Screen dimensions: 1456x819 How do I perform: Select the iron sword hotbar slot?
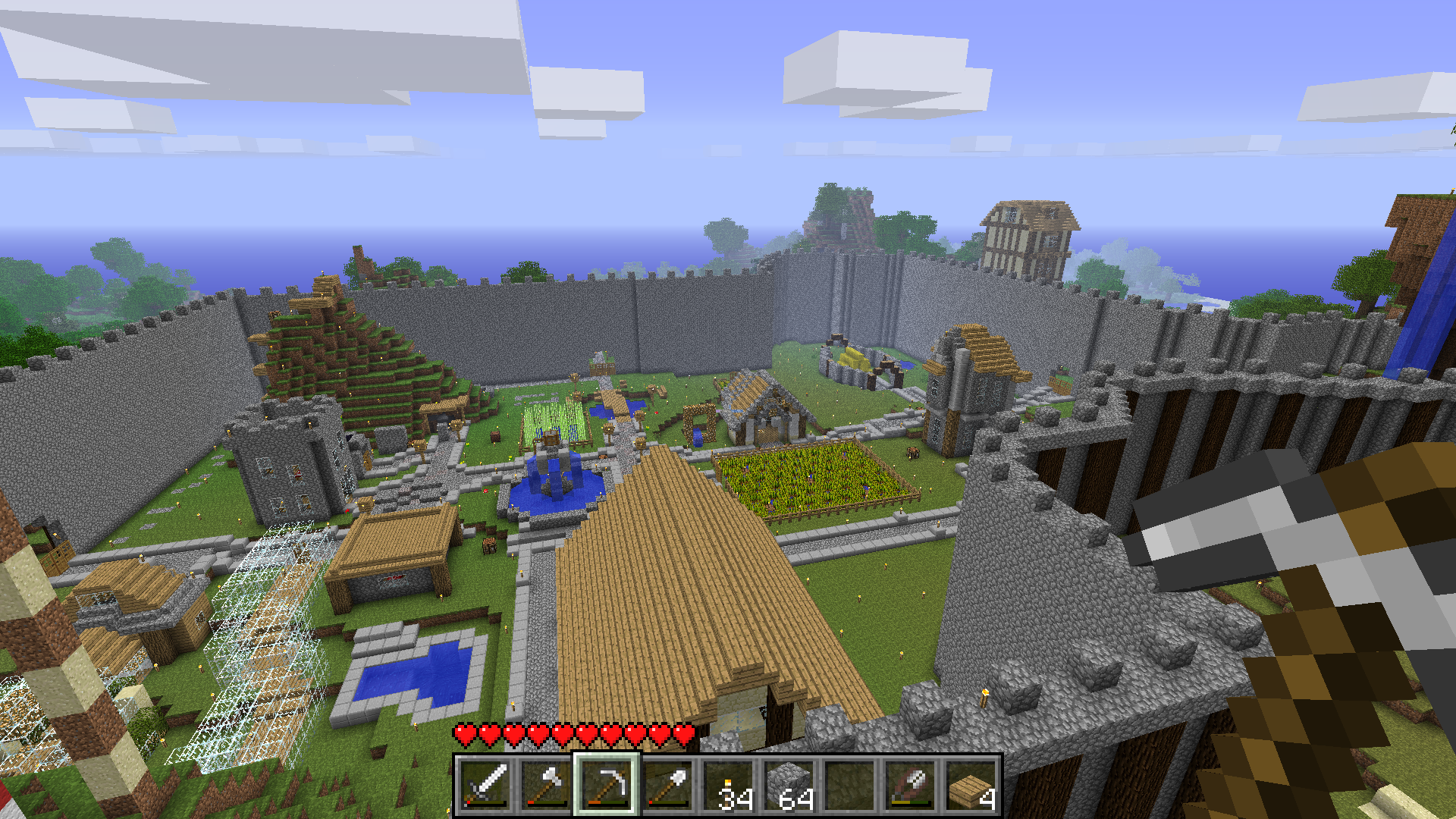click(485, 785)
